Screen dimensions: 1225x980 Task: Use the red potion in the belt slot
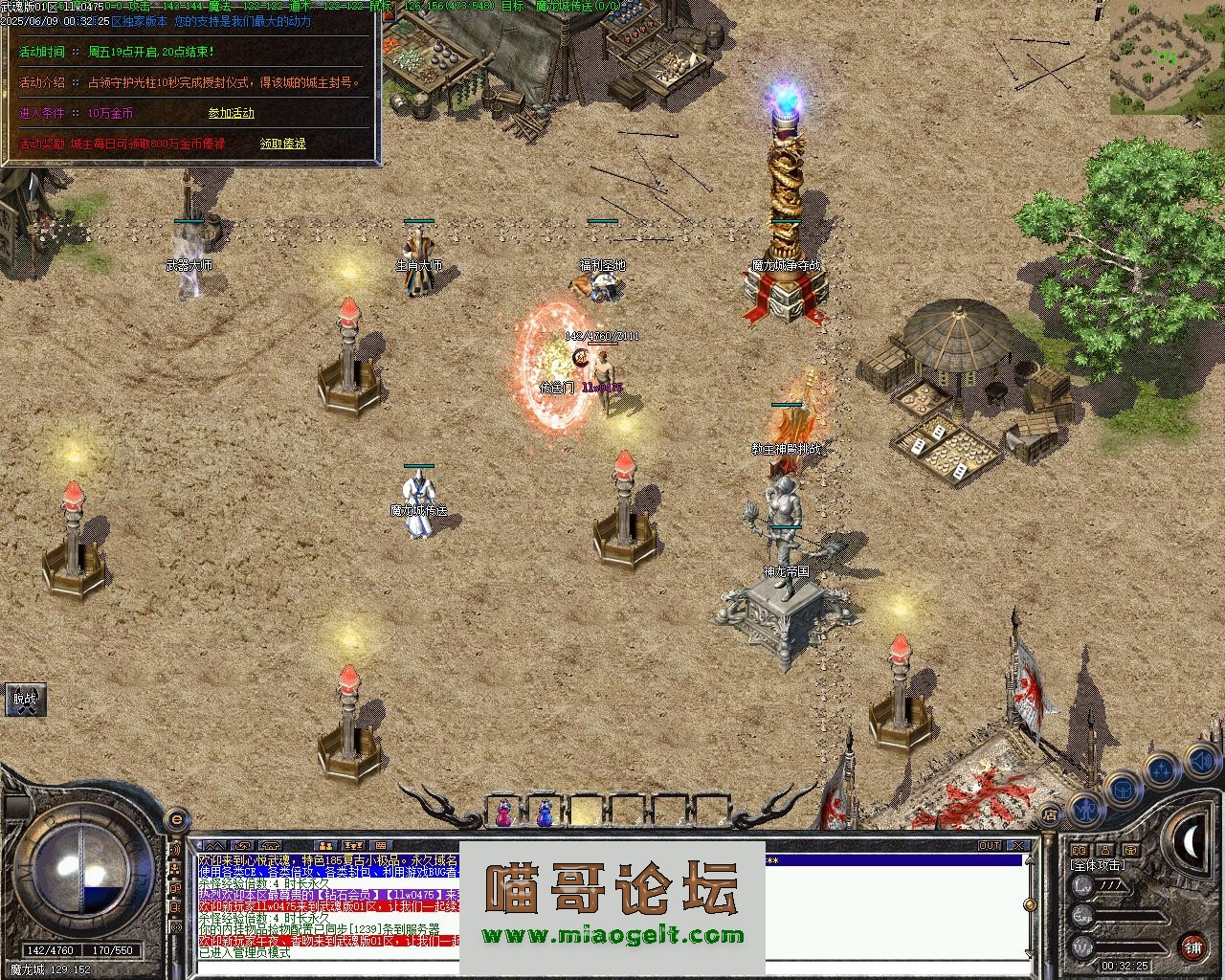[x=502, y=813]
